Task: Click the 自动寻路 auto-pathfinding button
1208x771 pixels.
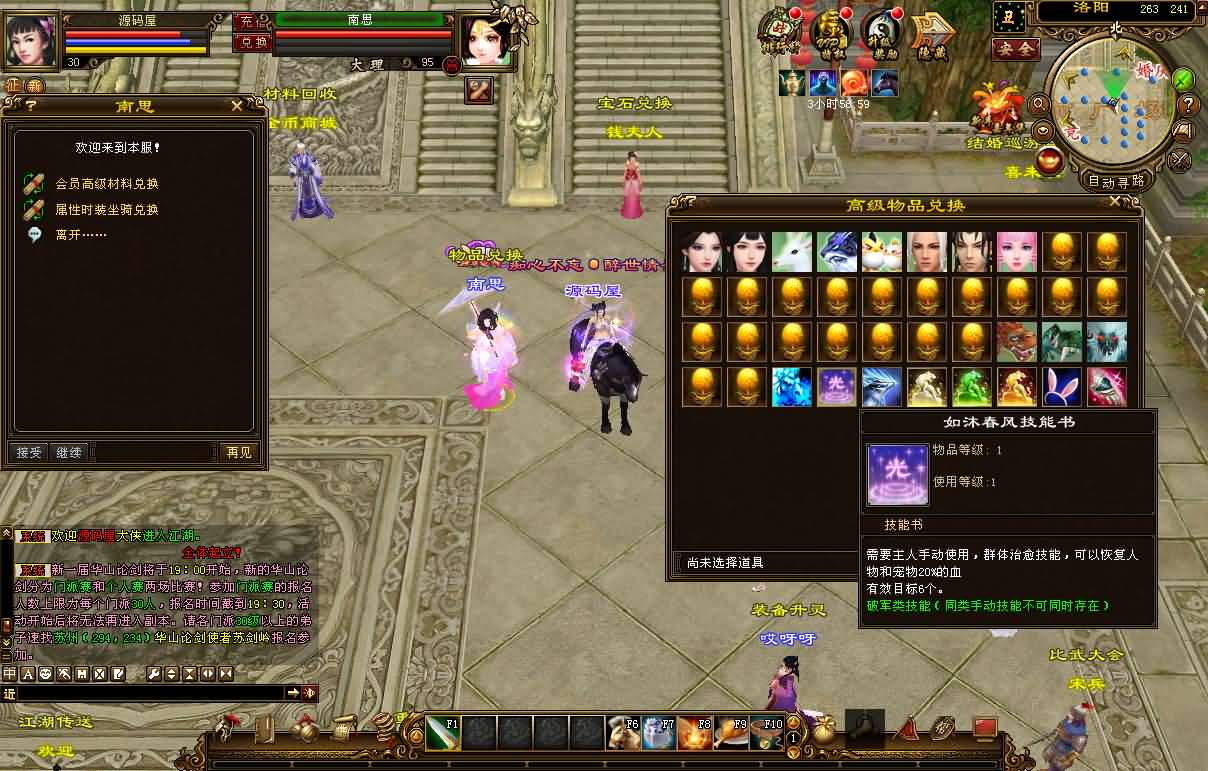Action: click(x=1115, y=181)
